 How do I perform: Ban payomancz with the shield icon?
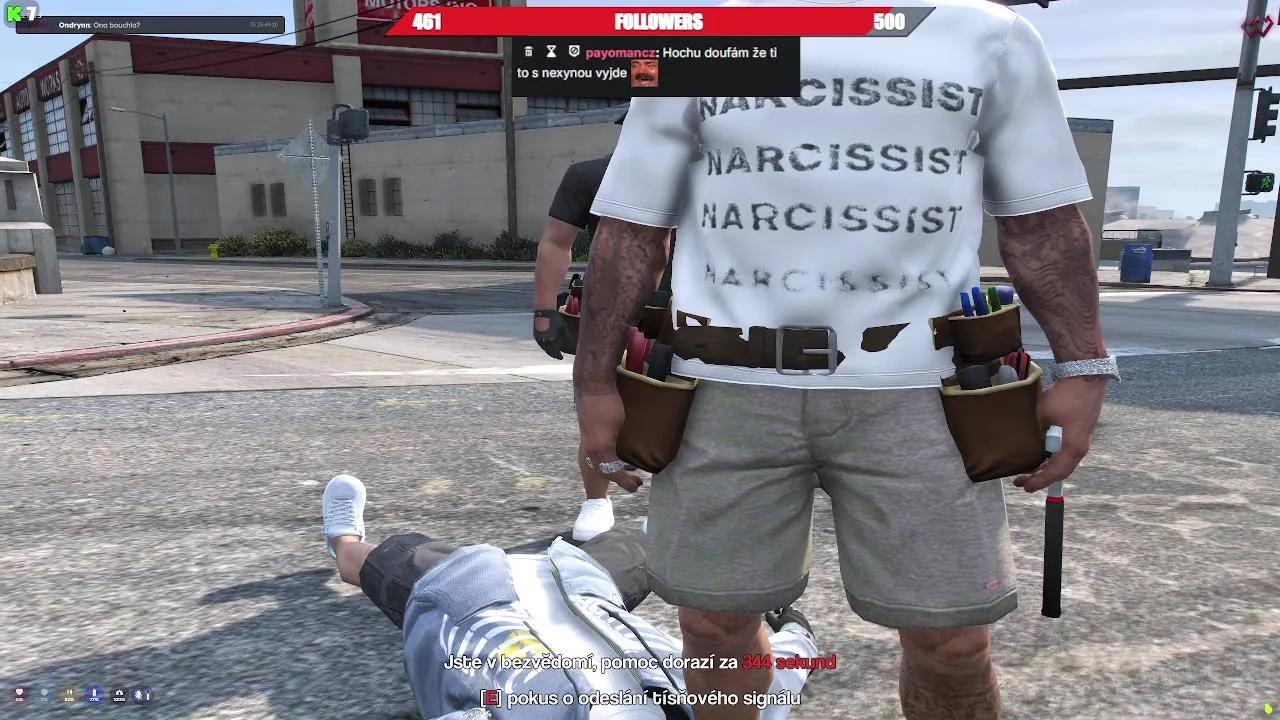(x=574, y=52)
